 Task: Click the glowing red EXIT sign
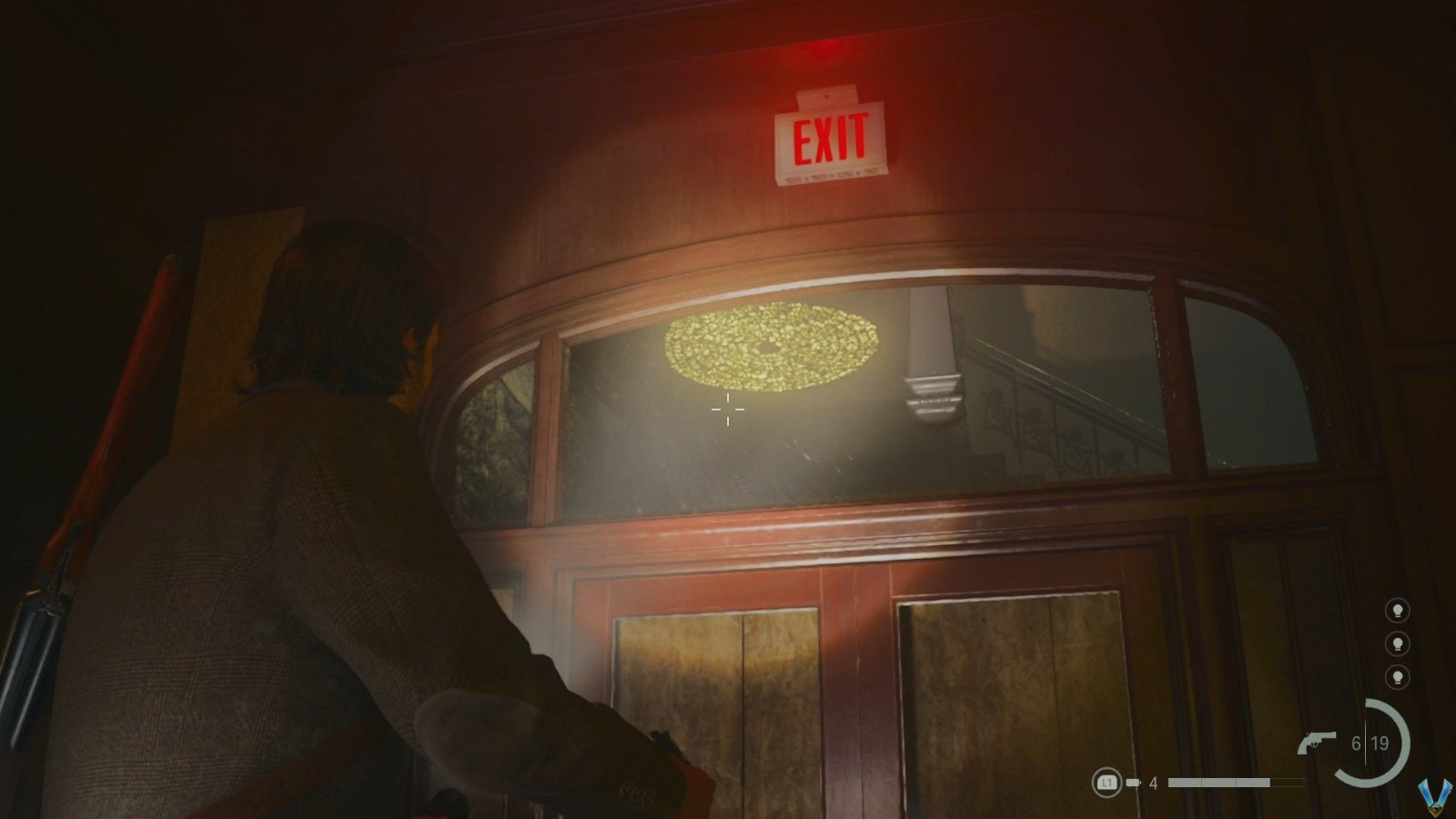click(828, 138)
